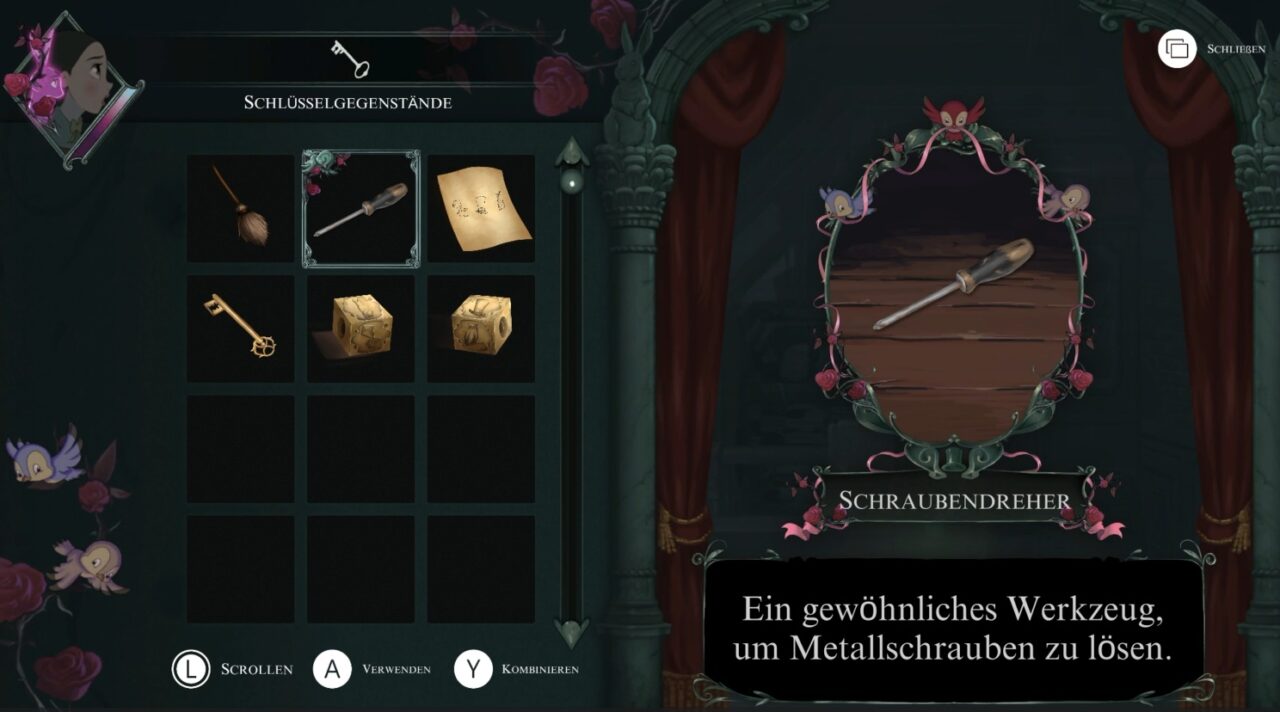Click the round scrollbar handle knob
1280x712 pixels.
pyautogui.click(x=572, y=181)
